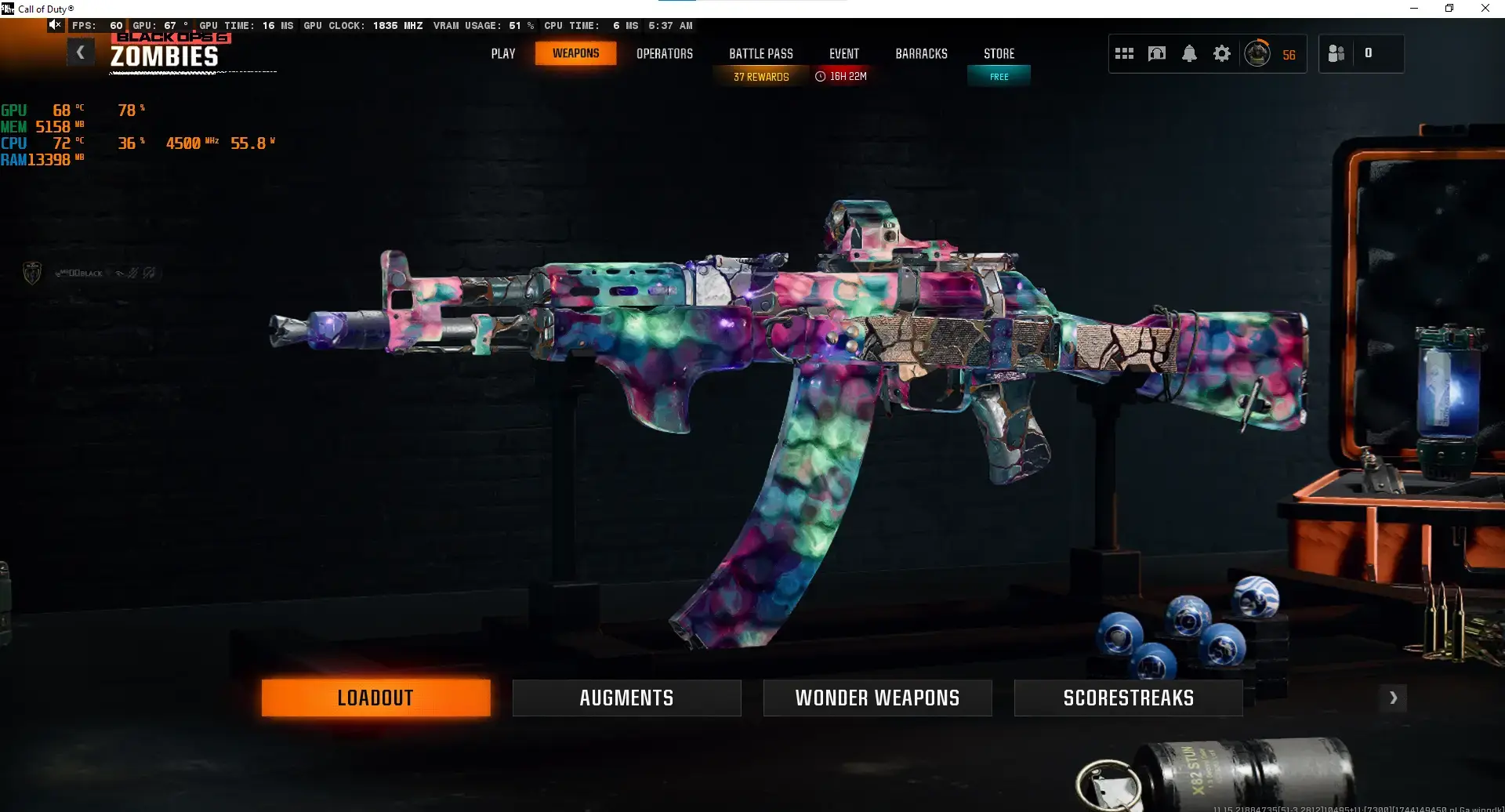Mute game audio with the speaker icon

(x=55, y=24)
